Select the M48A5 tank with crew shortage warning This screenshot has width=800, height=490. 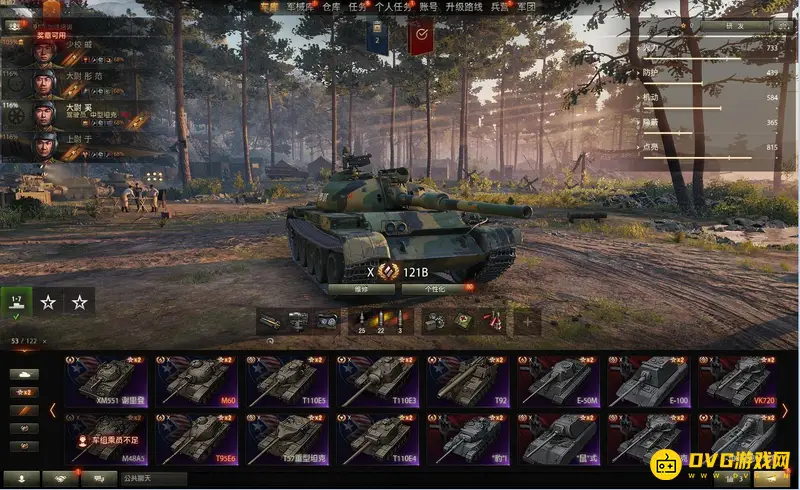[107, 438]
